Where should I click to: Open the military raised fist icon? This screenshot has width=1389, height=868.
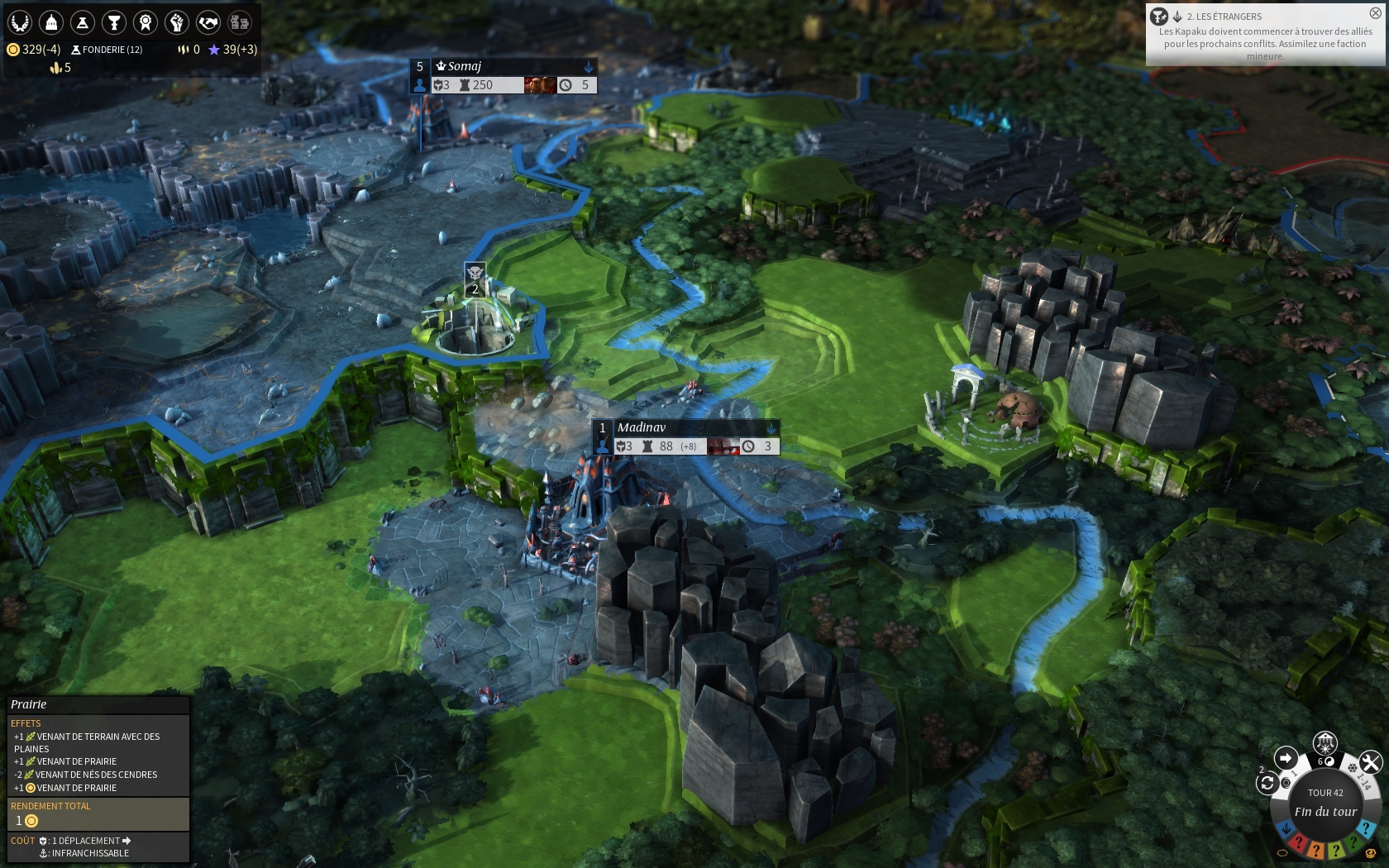click(x=176, y=21)
